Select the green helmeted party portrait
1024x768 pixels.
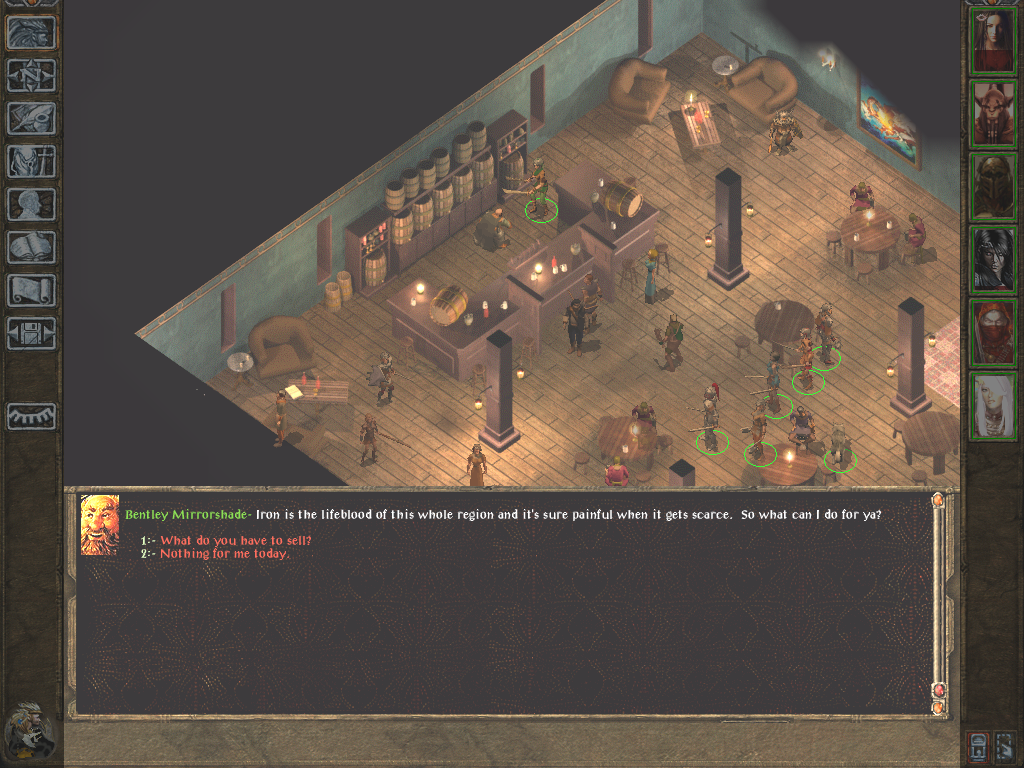click(x=993, y=186)
